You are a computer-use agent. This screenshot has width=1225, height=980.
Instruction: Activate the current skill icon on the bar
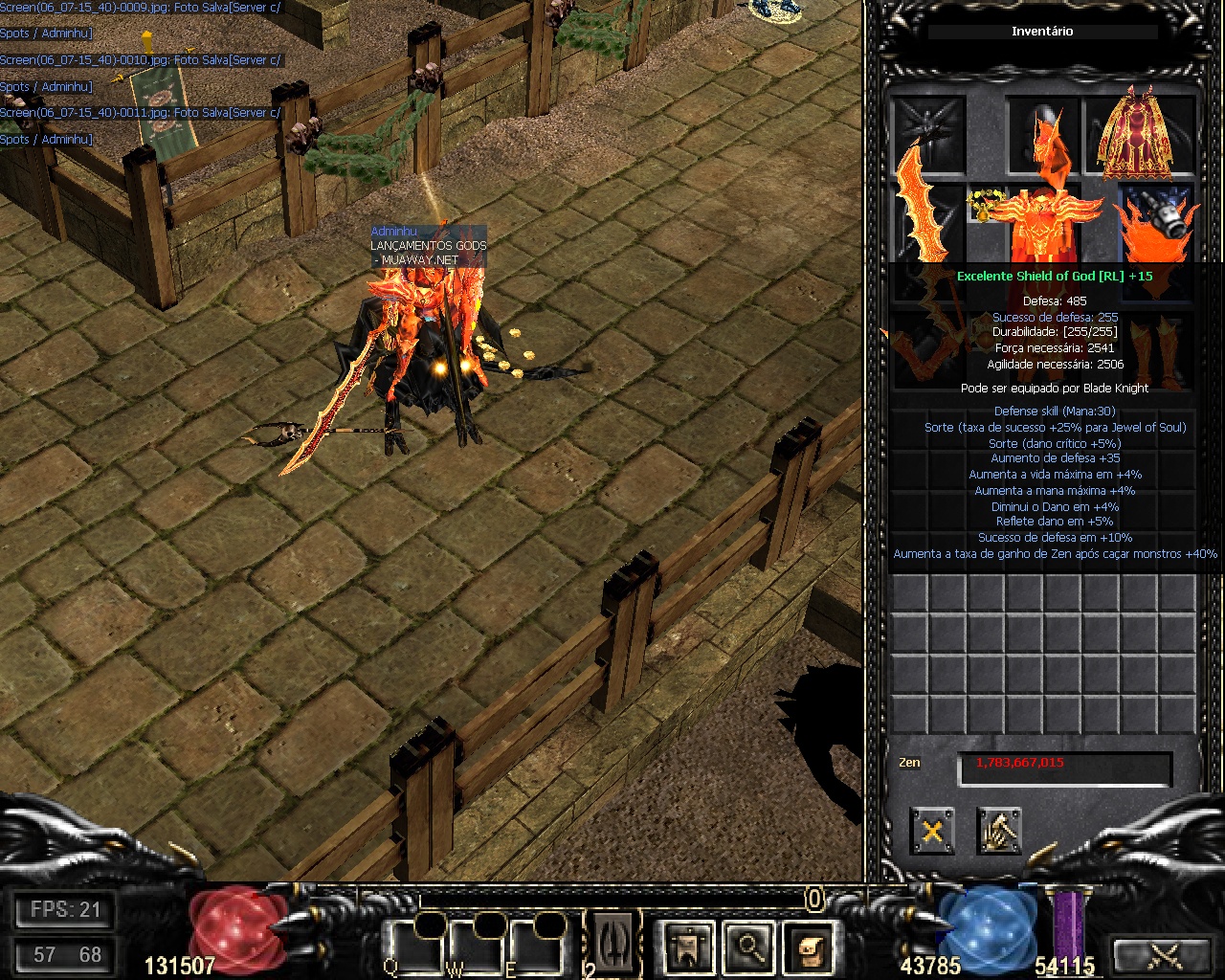613,941
